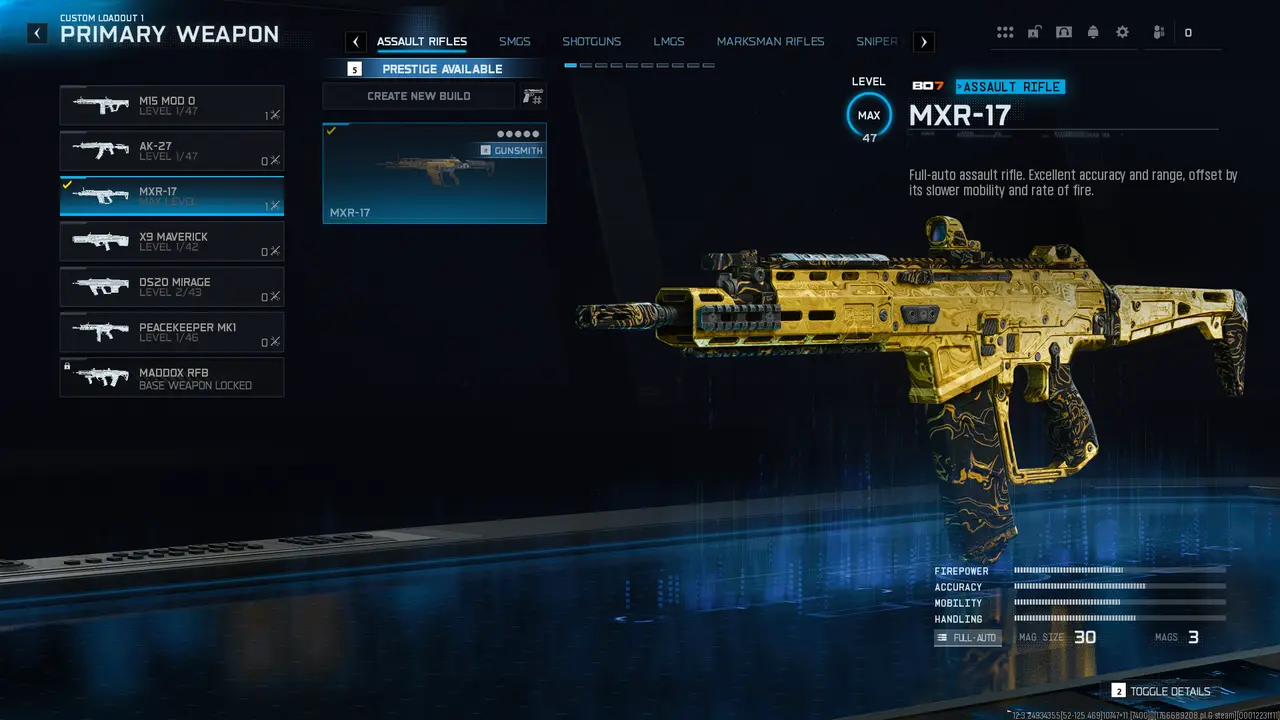Select the X9 Maverick weapon entry
The image size is (1280, 720).
(x=171, y=241)
